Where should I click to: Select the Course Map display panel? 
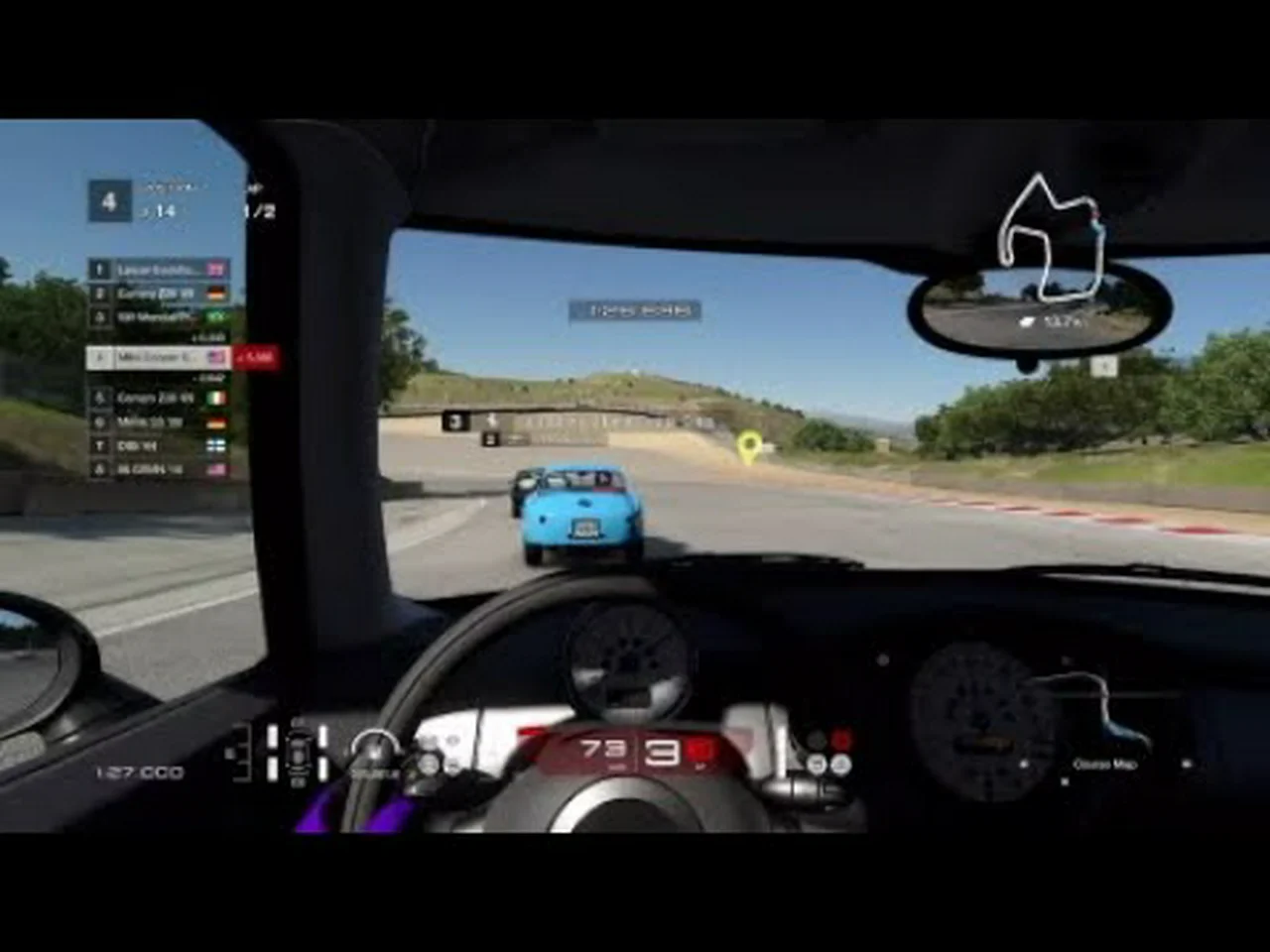(1104, 724)
